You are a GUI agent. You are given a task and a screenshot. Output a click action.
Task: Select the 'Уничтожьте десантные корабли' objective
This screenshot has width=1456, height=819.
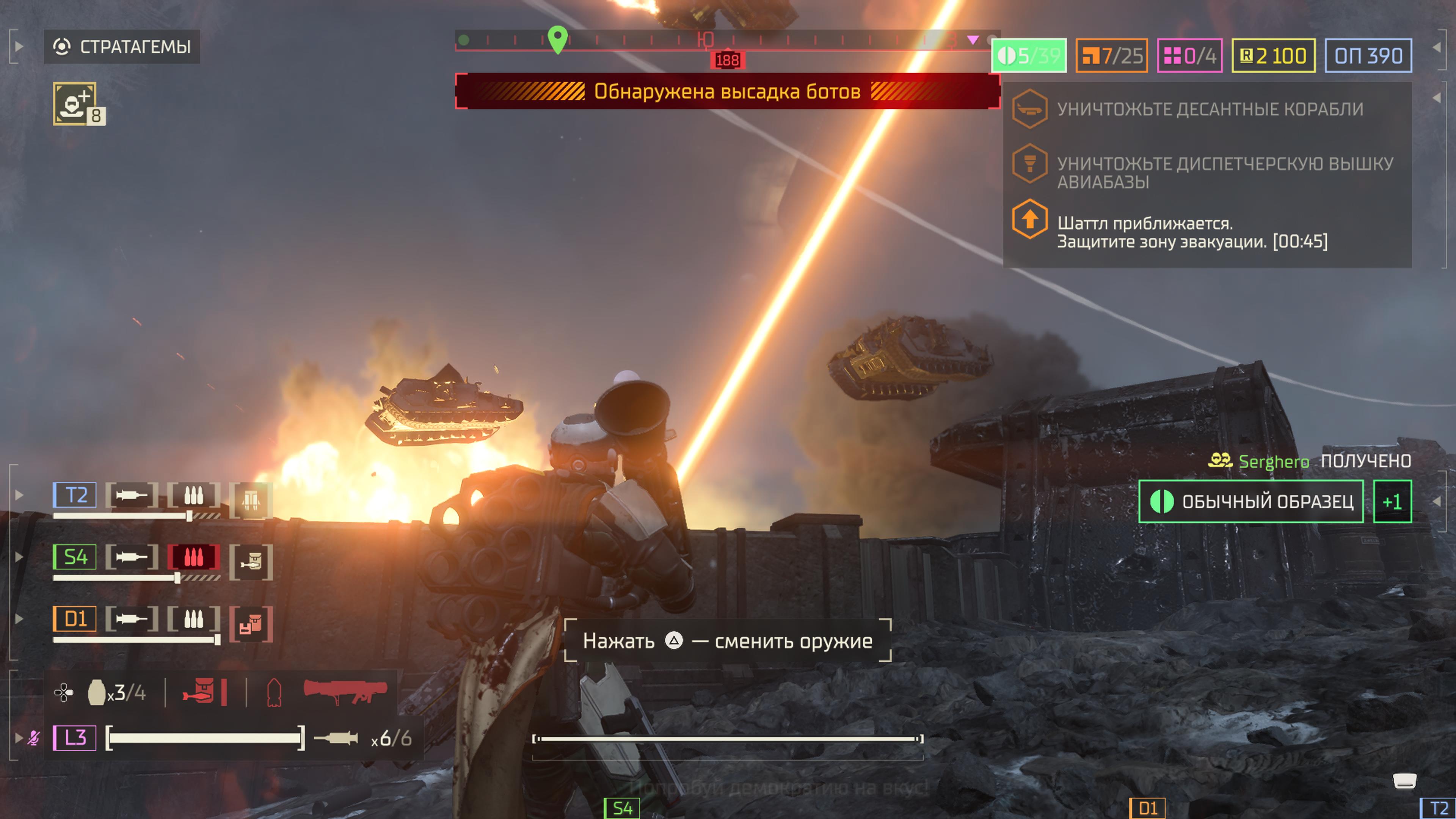tap(1210, 109)
